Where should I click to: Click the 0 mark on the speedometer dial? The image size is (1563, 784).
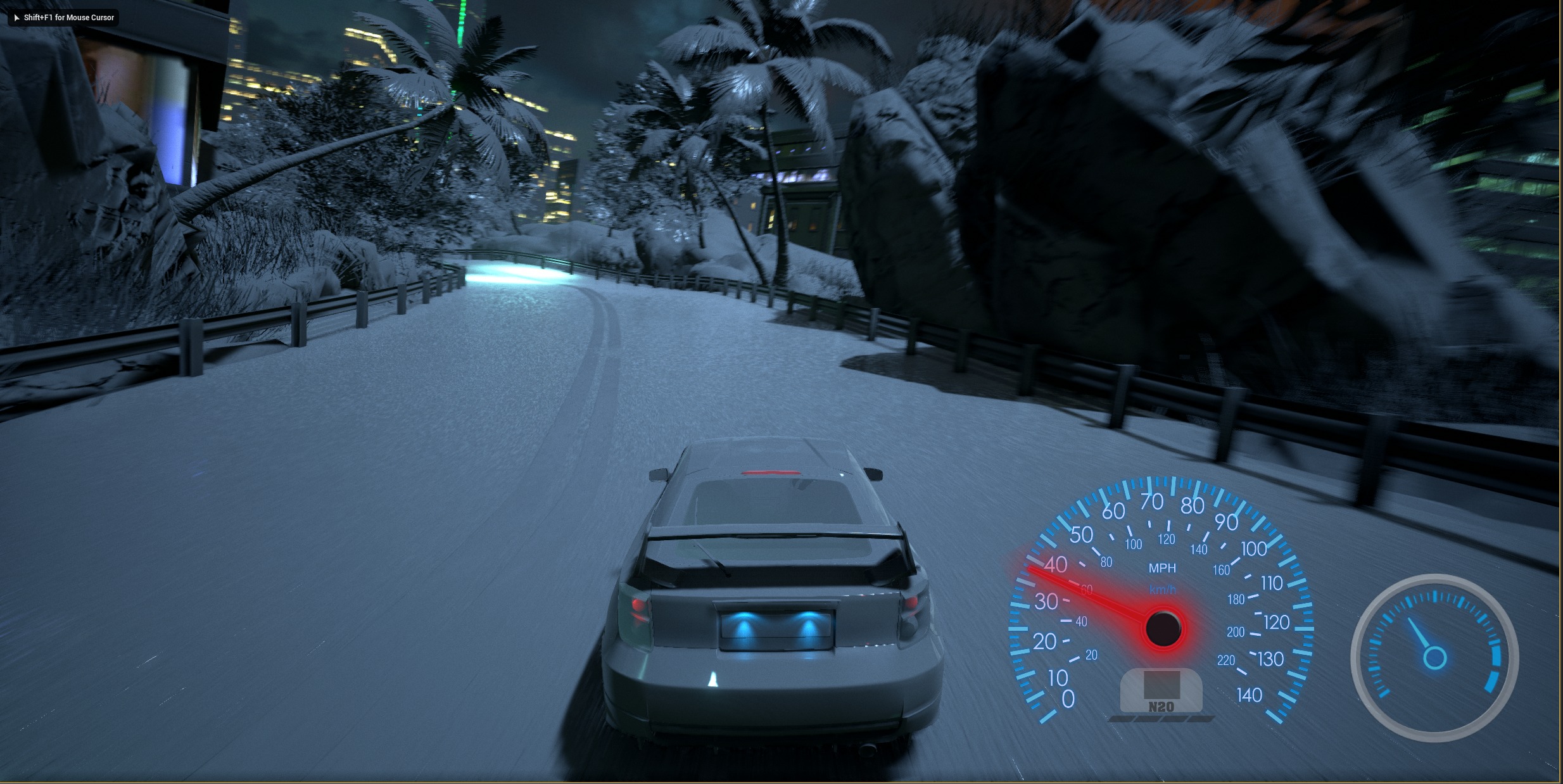click(x=1067, y=697)
